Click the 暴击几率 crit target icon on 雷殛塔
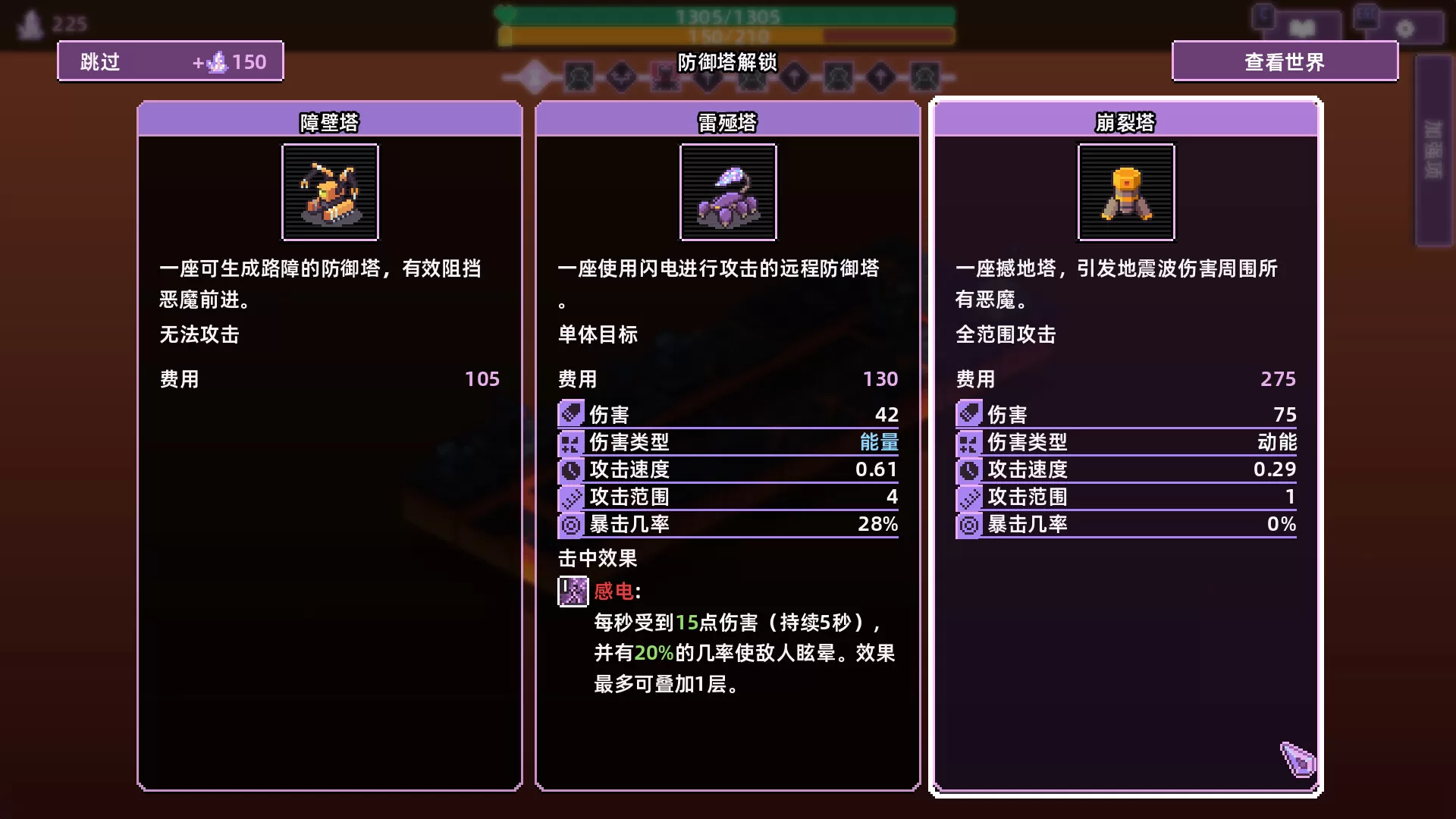 [571, 524]
